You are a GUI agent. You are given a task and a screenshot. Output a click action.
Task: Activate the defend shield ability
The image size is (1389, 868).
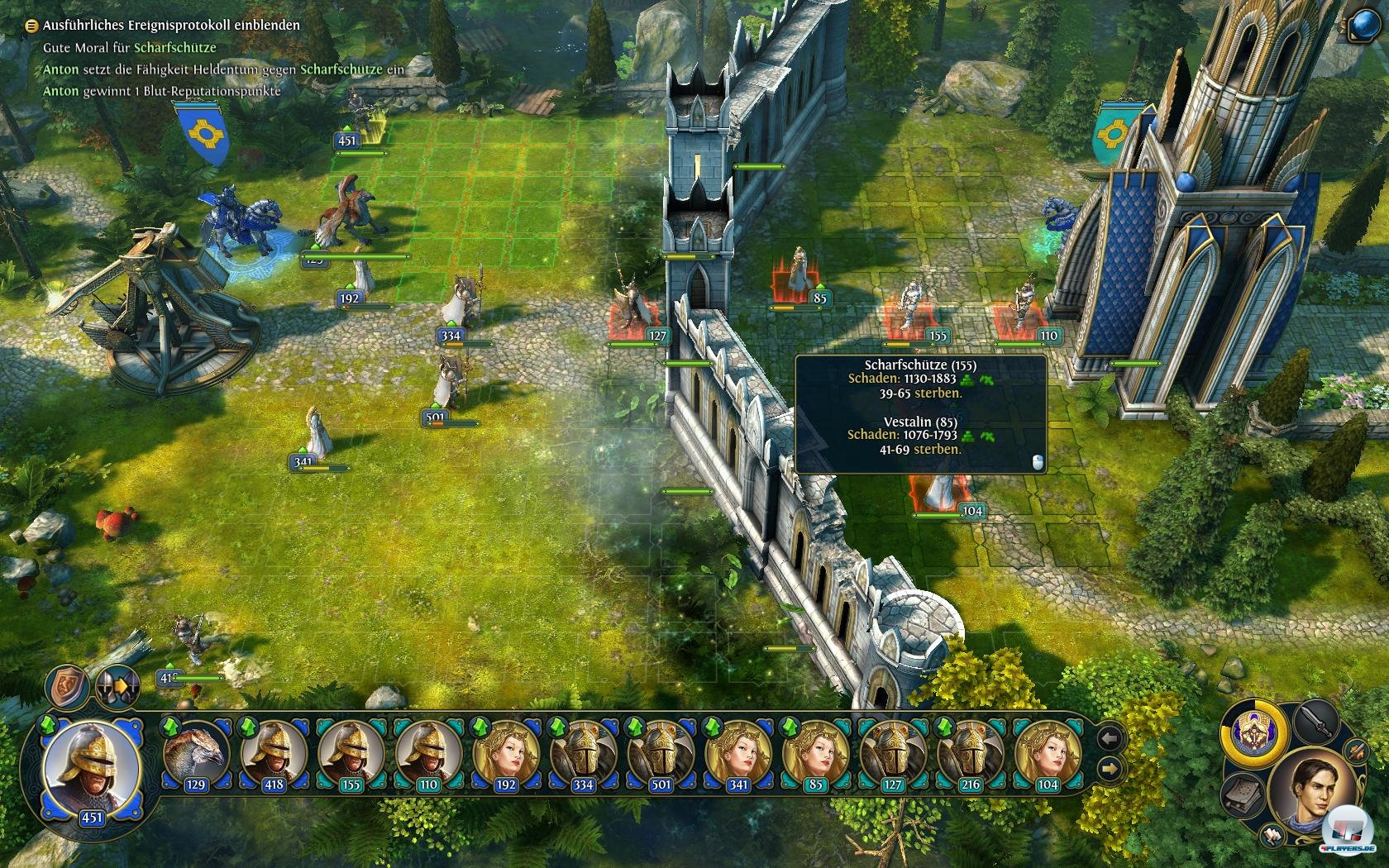pyautogui.click(x=67, y=685)
